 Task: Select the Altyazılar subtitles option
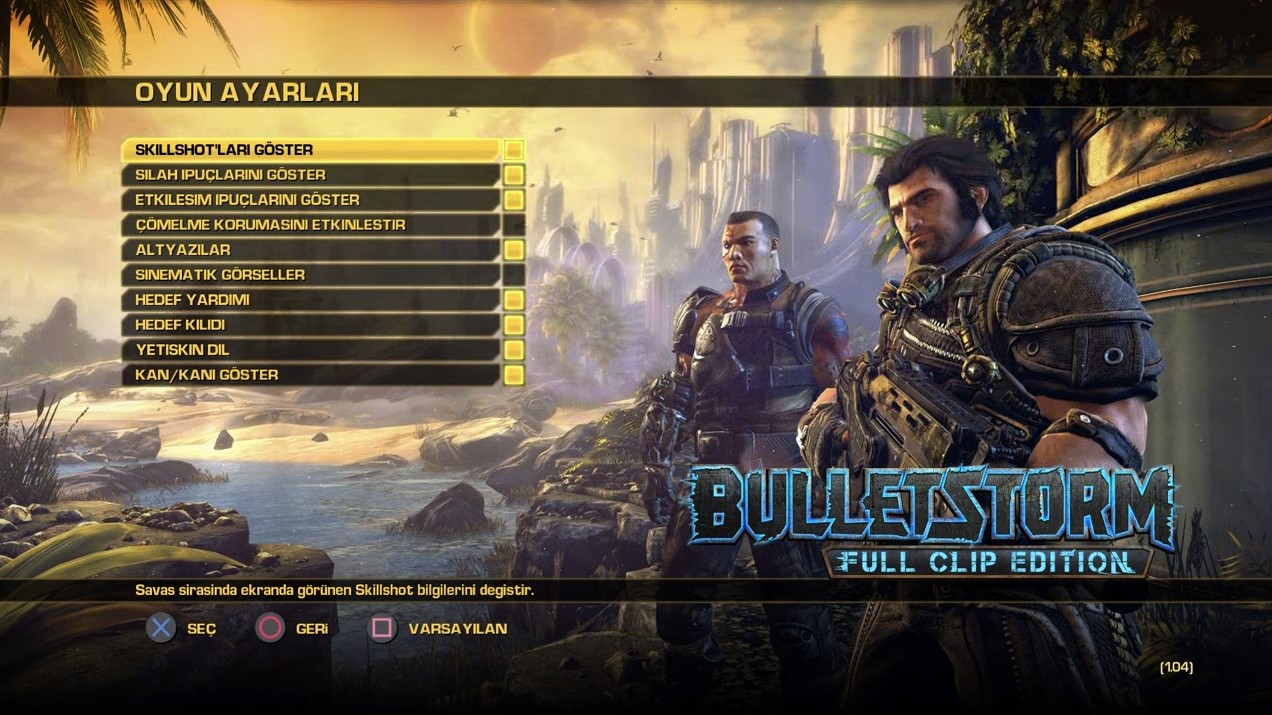click(x=310, y=250)
